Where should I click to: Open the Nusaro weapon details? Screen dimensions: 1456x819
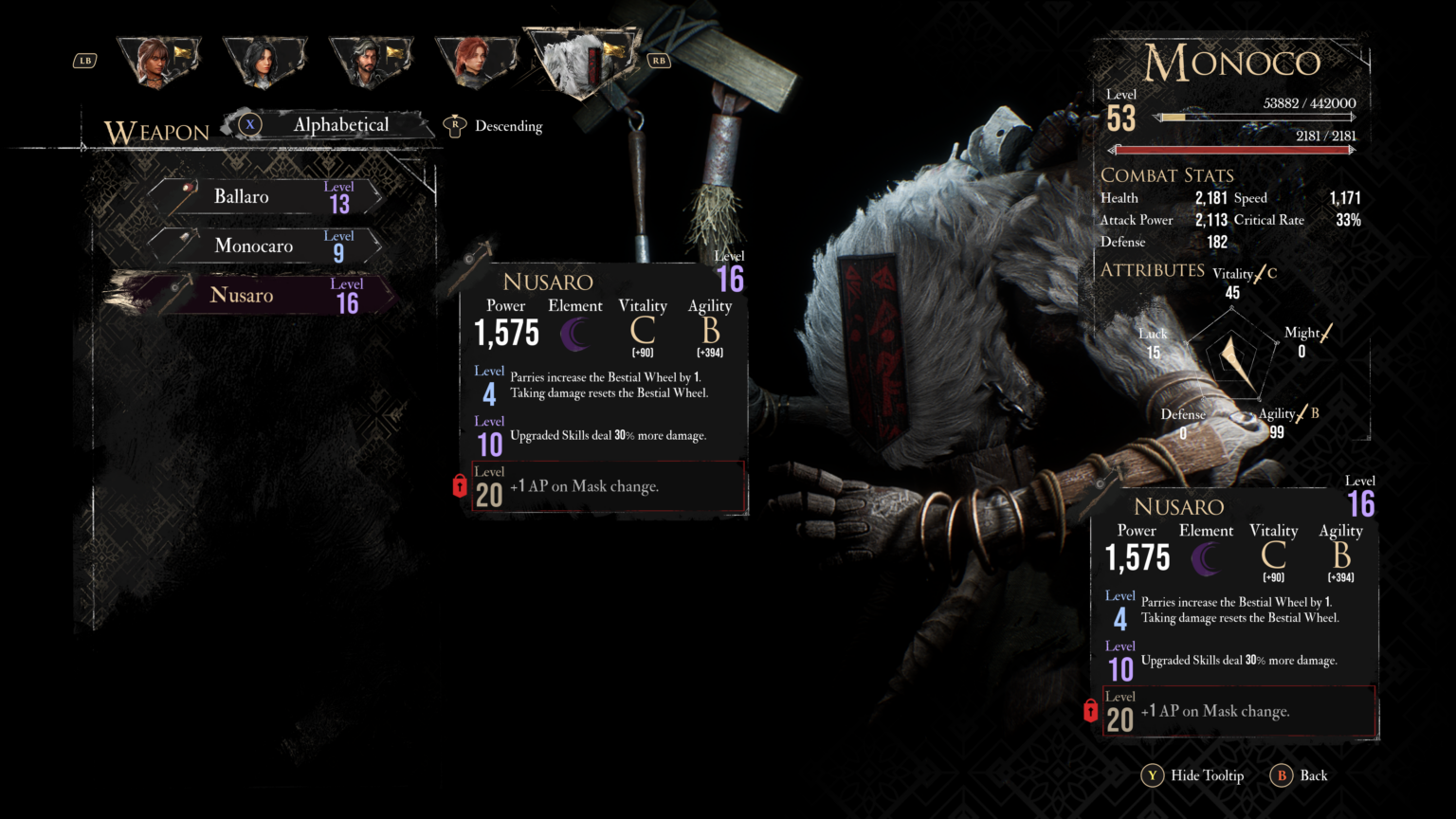(265, 295)
